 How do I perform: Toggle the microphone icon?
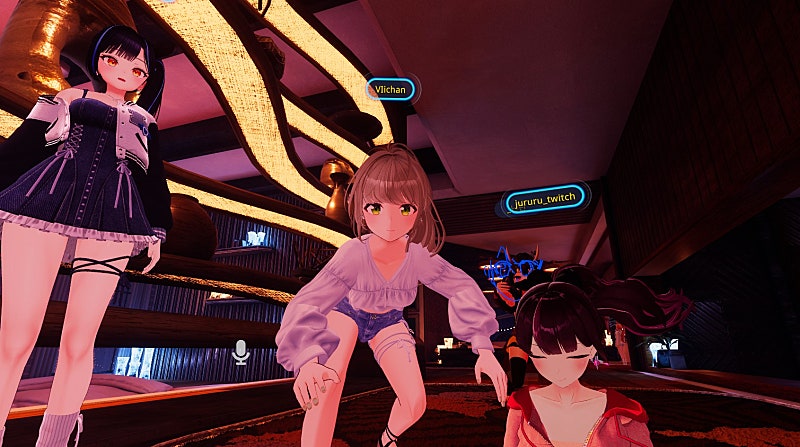(240, 351)
